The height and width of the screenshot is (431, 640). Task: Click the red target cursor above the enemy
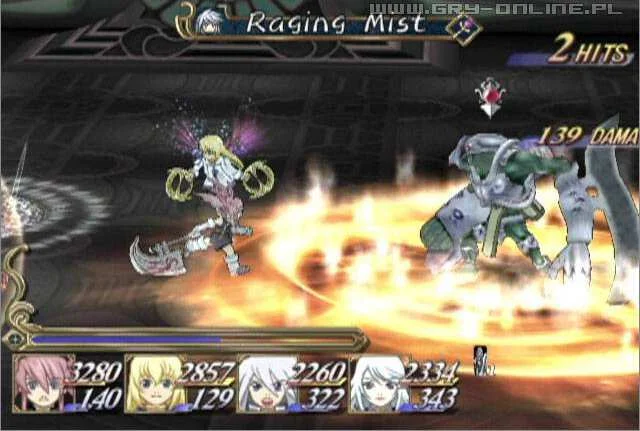pos(492,98)
